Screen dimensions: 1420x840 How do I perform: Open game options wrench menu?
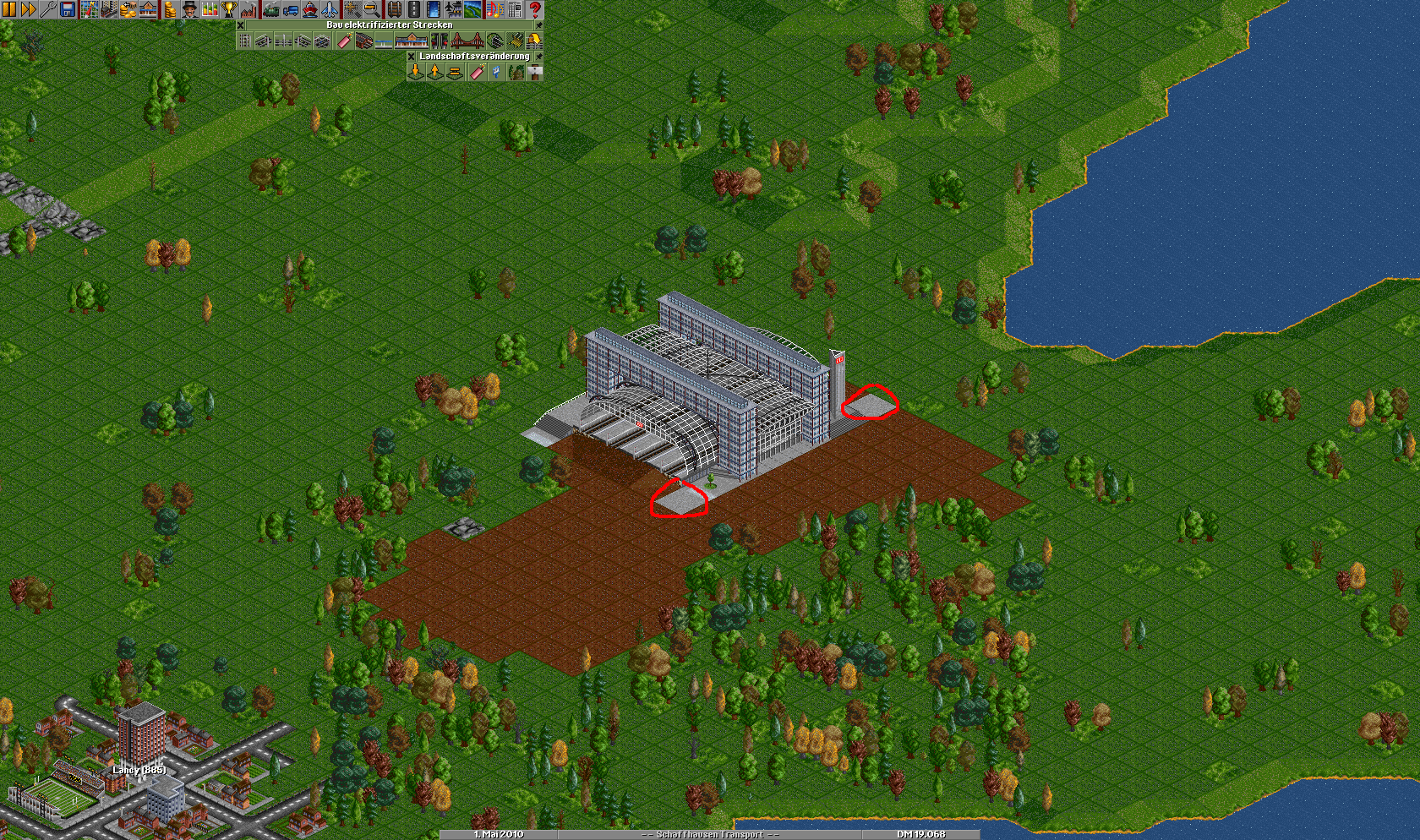[47, 9]
